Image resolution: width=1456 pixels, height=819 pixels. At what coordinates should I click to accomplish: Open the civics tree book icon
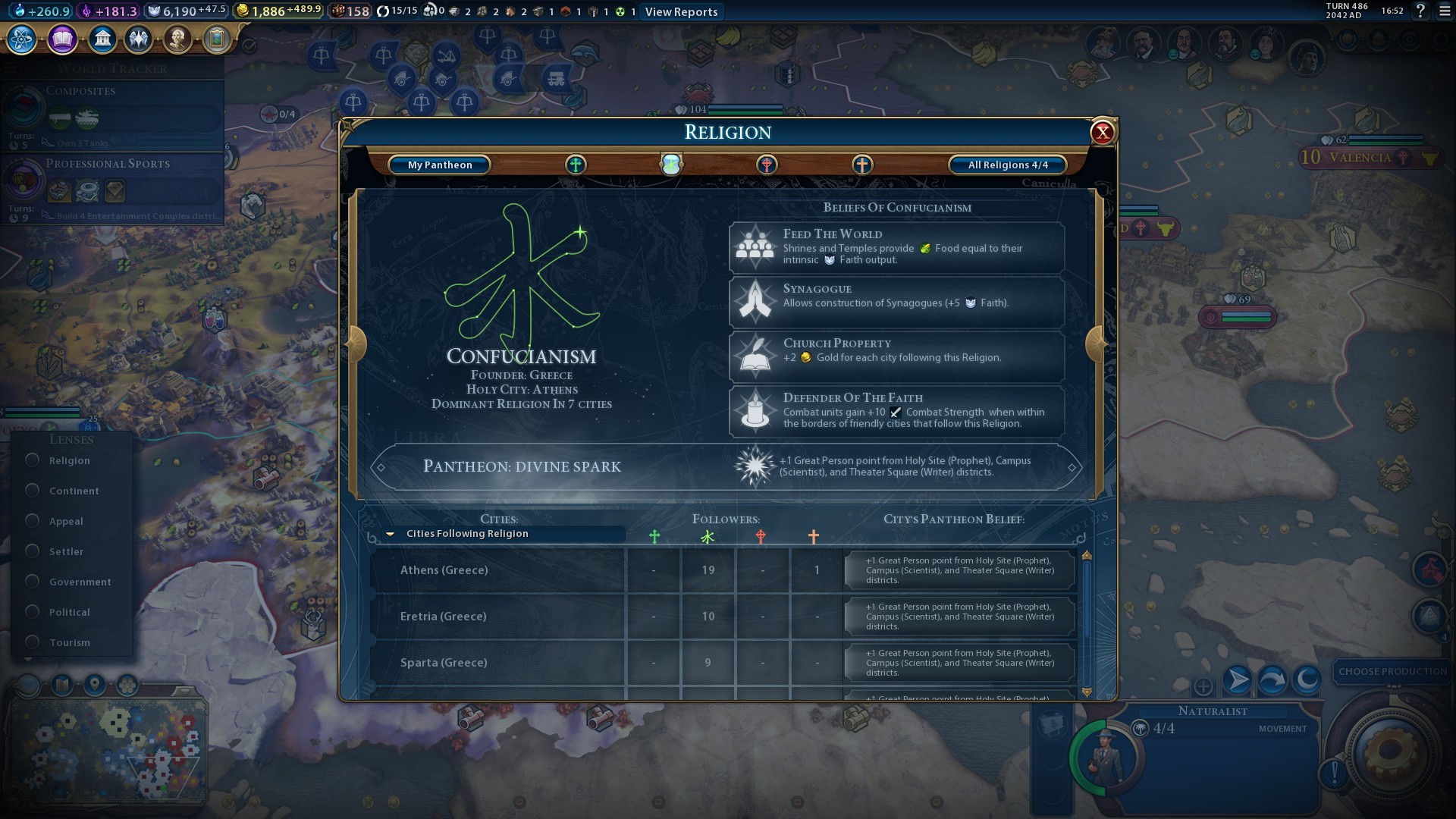[62, 39]
